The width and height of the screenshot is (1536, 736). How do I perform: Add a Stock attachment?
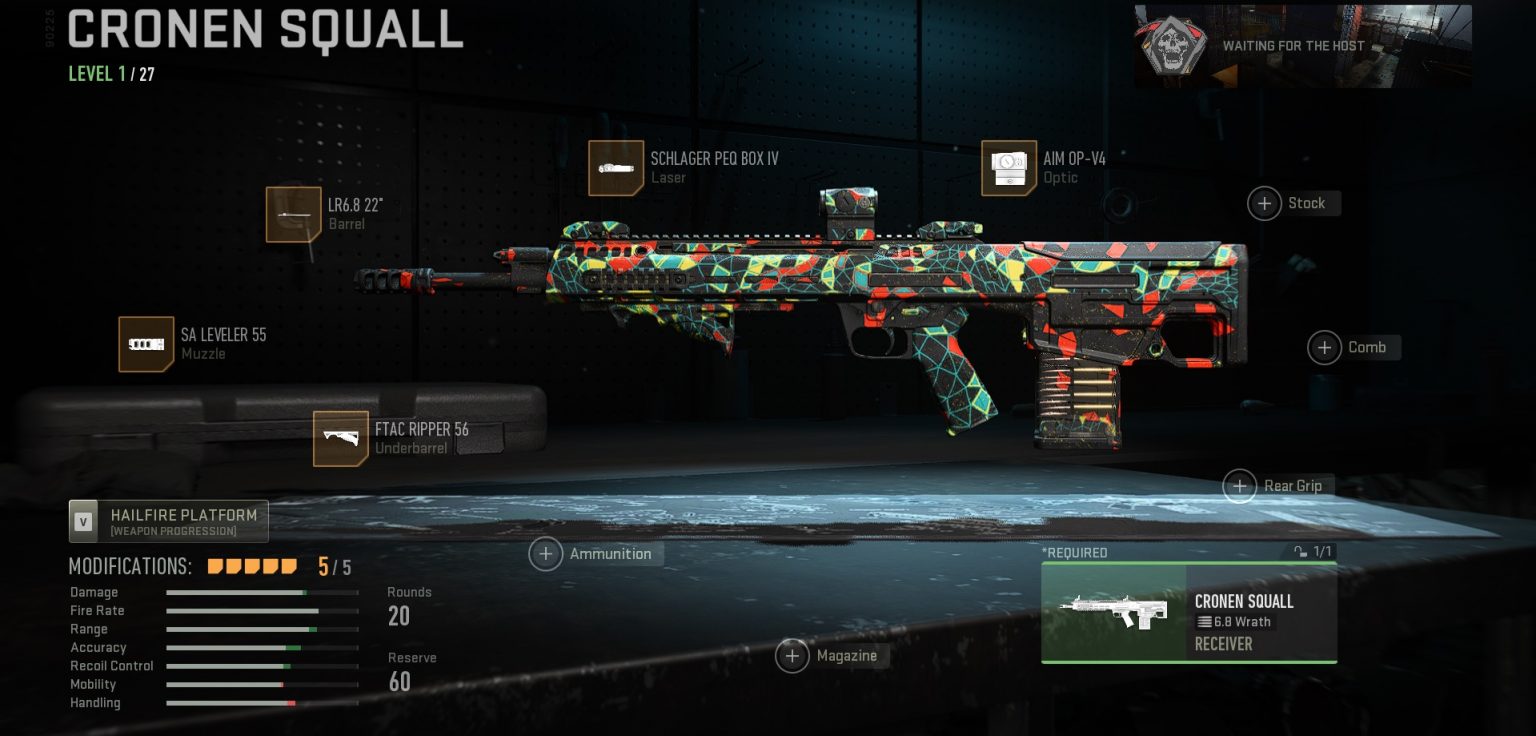tap(1265, 204)
